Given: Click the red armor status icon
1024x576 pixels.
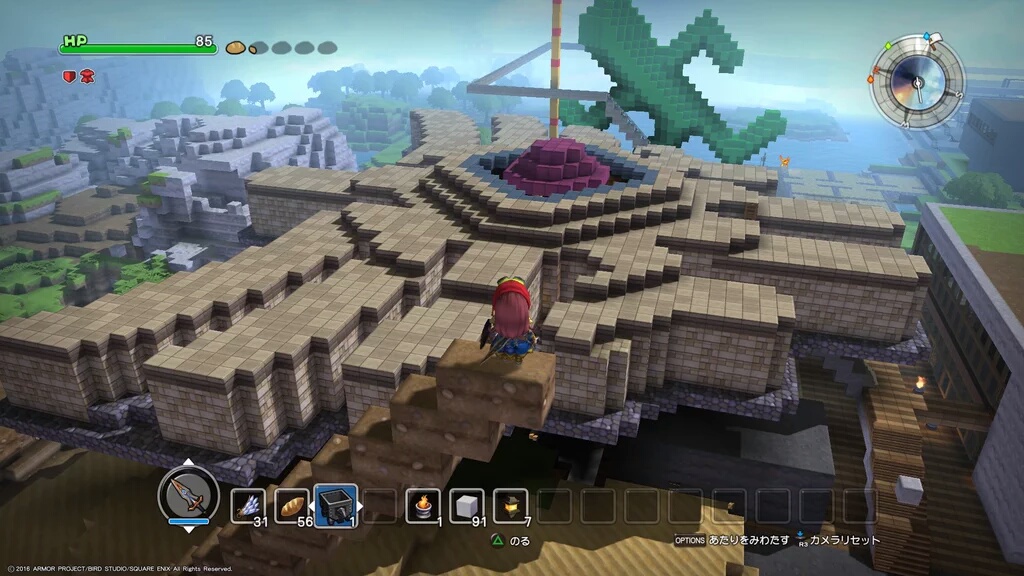Looking at the screenshot, I should pos(87,75).
